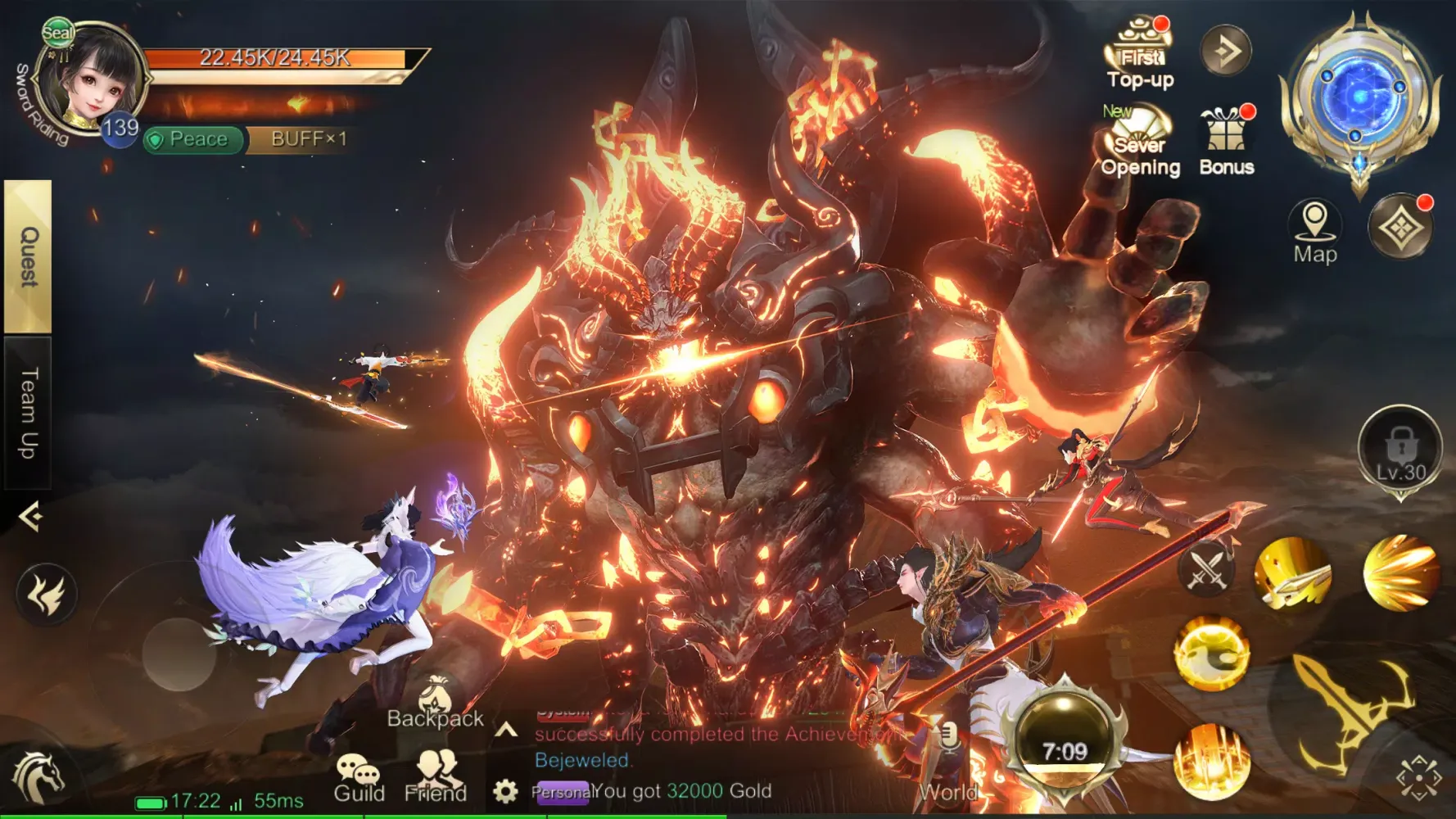Open the Guild panel
Image resolution: width=1456 pixels, height=819 pixels.
(x=359, y=778)
